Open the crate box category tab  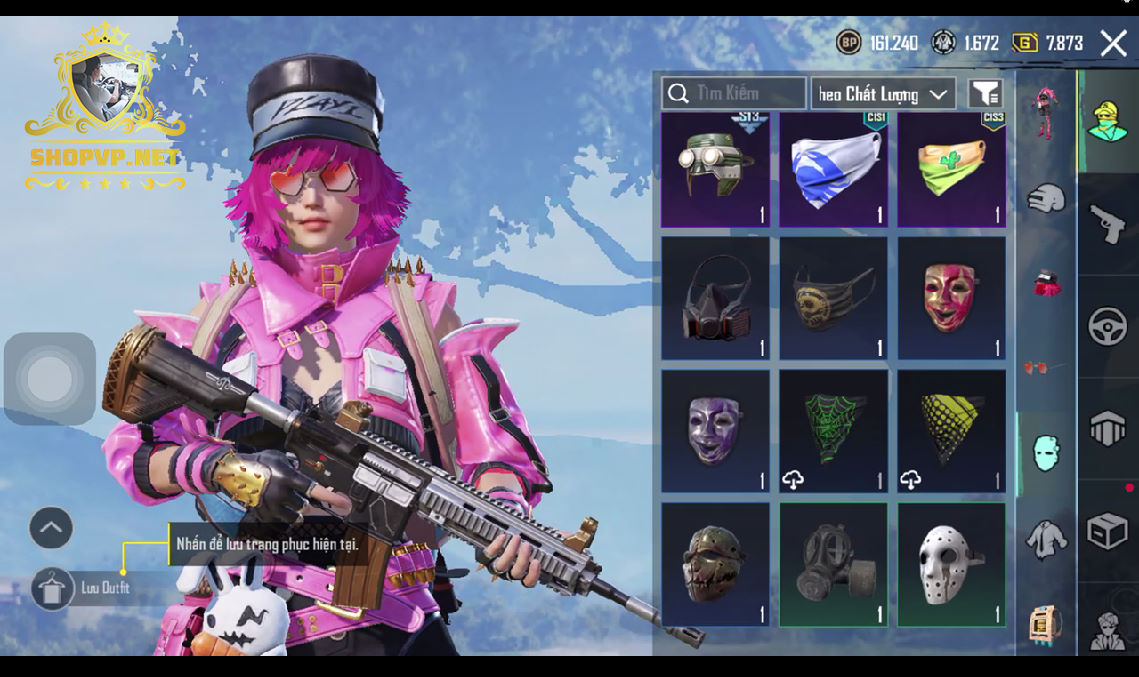1107,530
